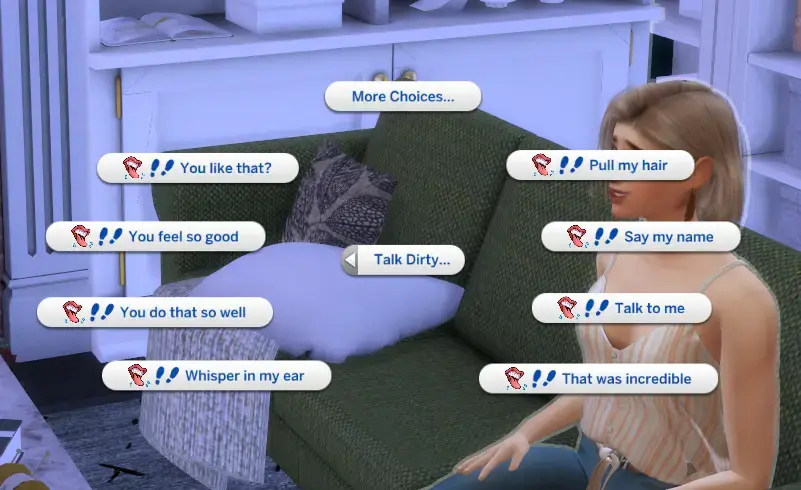Choose the "You like that?" interaction
Viewport: 801px width, 490px height.
[x=198, y=167]
